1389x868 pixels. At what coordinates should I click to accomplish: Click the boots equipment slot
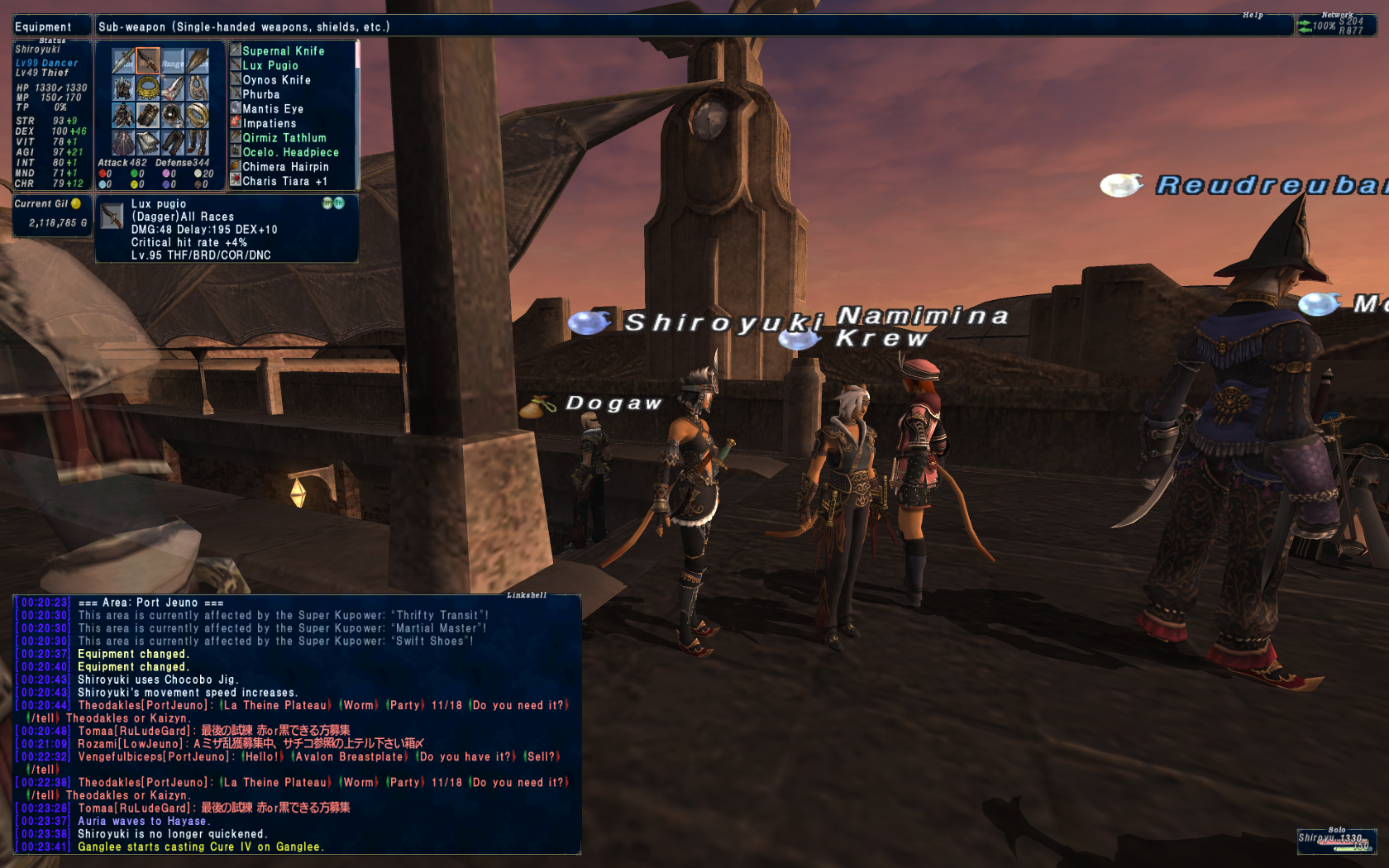[198, 142]
